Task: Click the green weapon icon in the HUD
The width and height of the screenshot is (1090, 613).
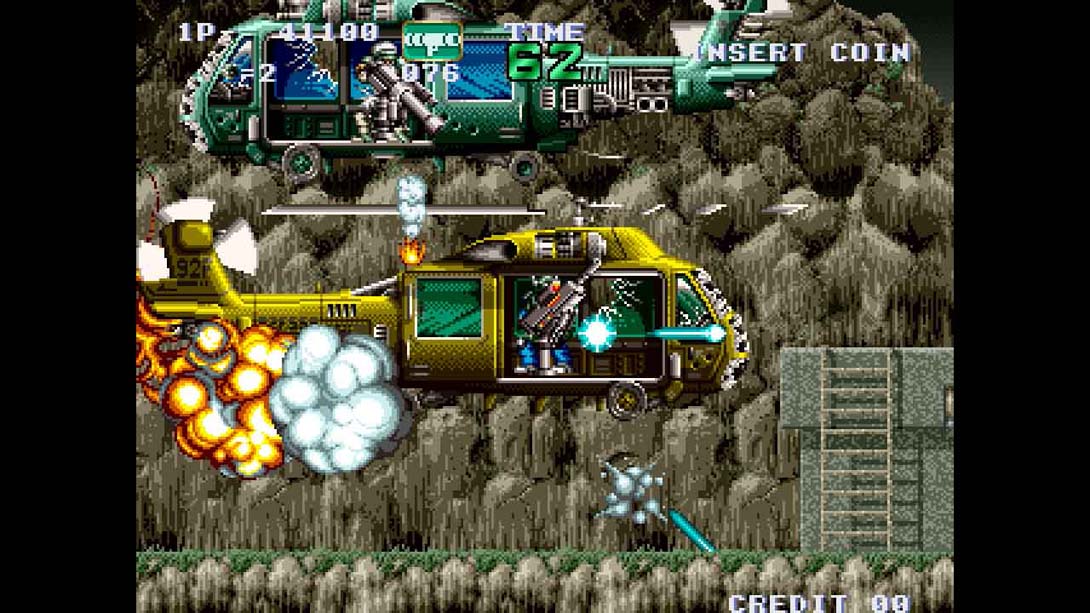Action: pyautogui.click(x=432, y=39)
